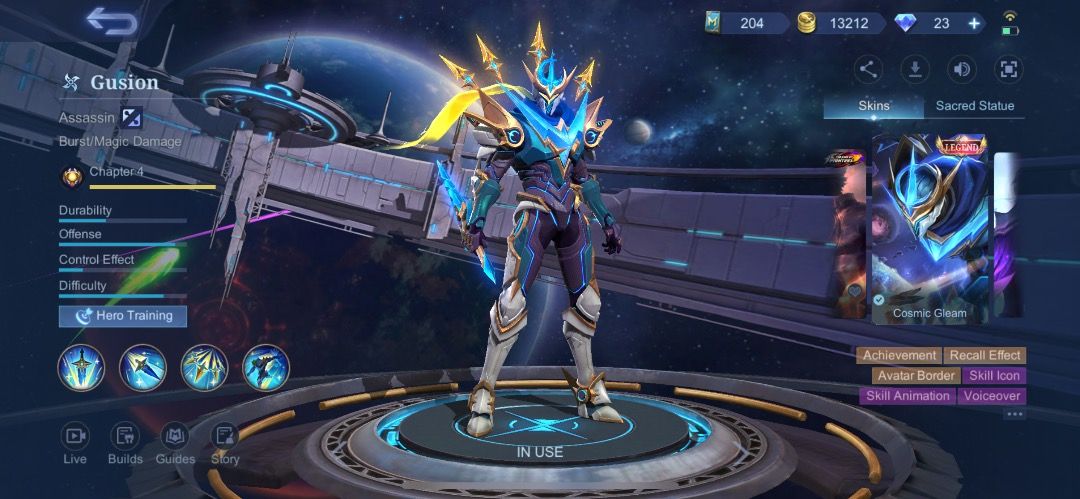Show the Achievement tag details
This screenshot has height=499, width=1080.
pyautogui.click(x=899, y=355)
